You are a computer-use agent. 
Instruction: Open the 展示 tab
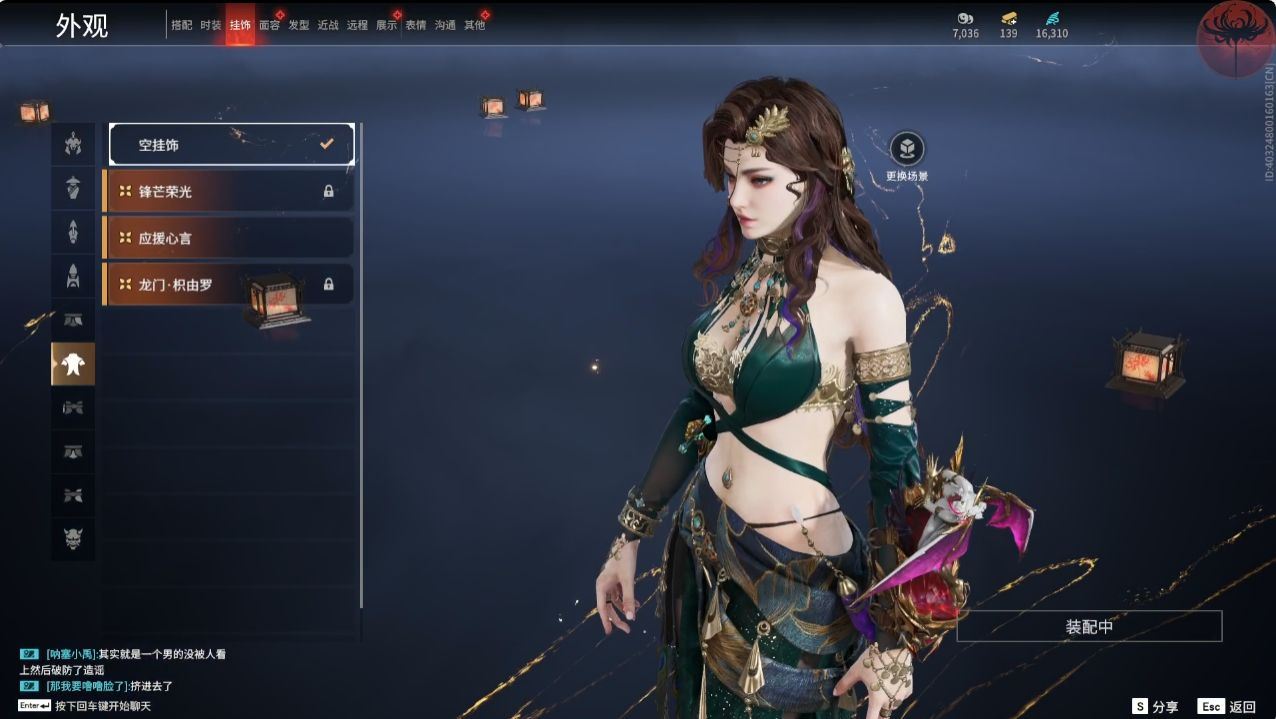click(x=386, y=26)
